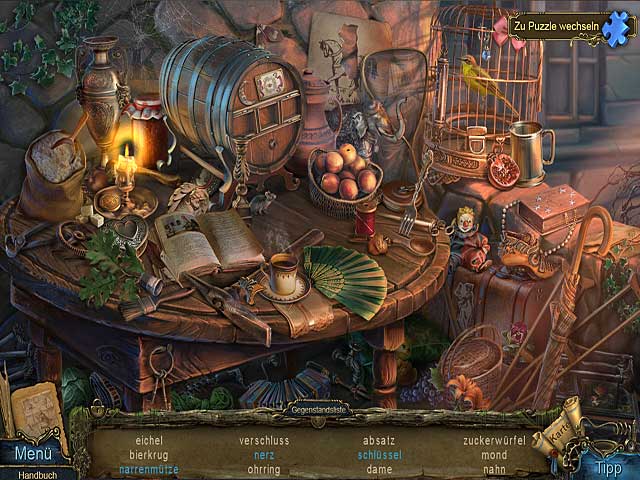Screen dimensions: 640x480
Task: Use the Tipp hint button
Action: pos(608,467)
